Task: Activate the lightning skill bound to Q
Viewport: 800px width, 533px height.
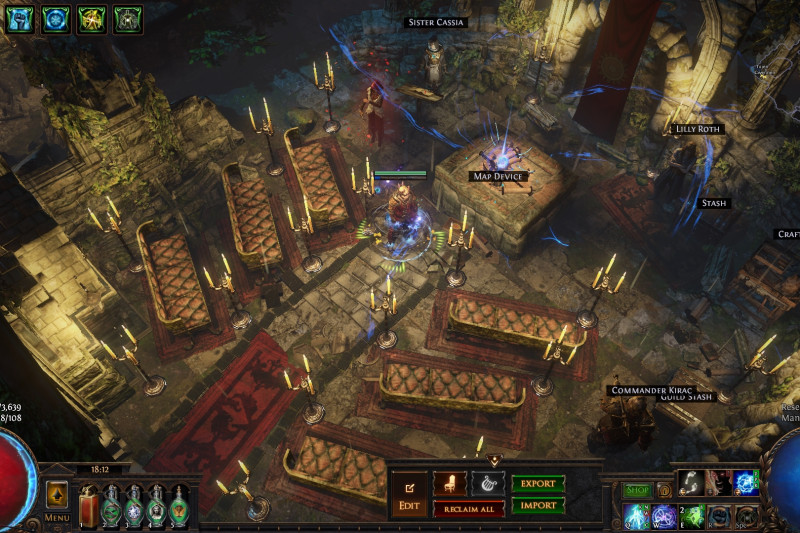Action: pyautogui.click(x=636, y=516)
